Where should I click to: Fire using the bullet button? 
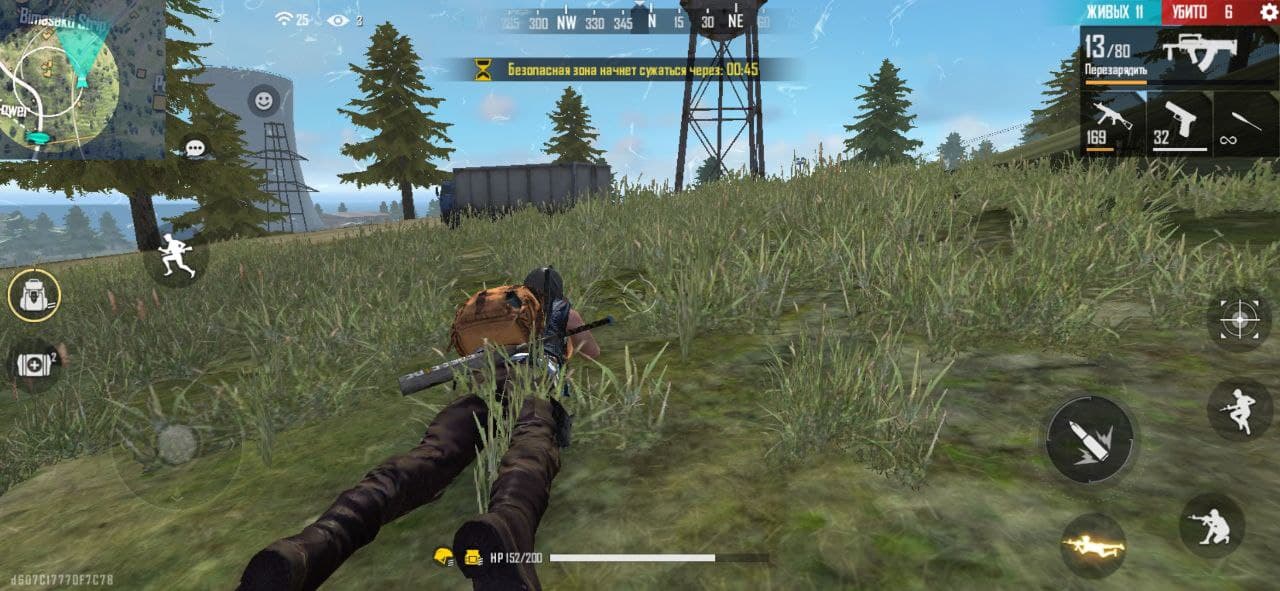[x=1090, y=440]
